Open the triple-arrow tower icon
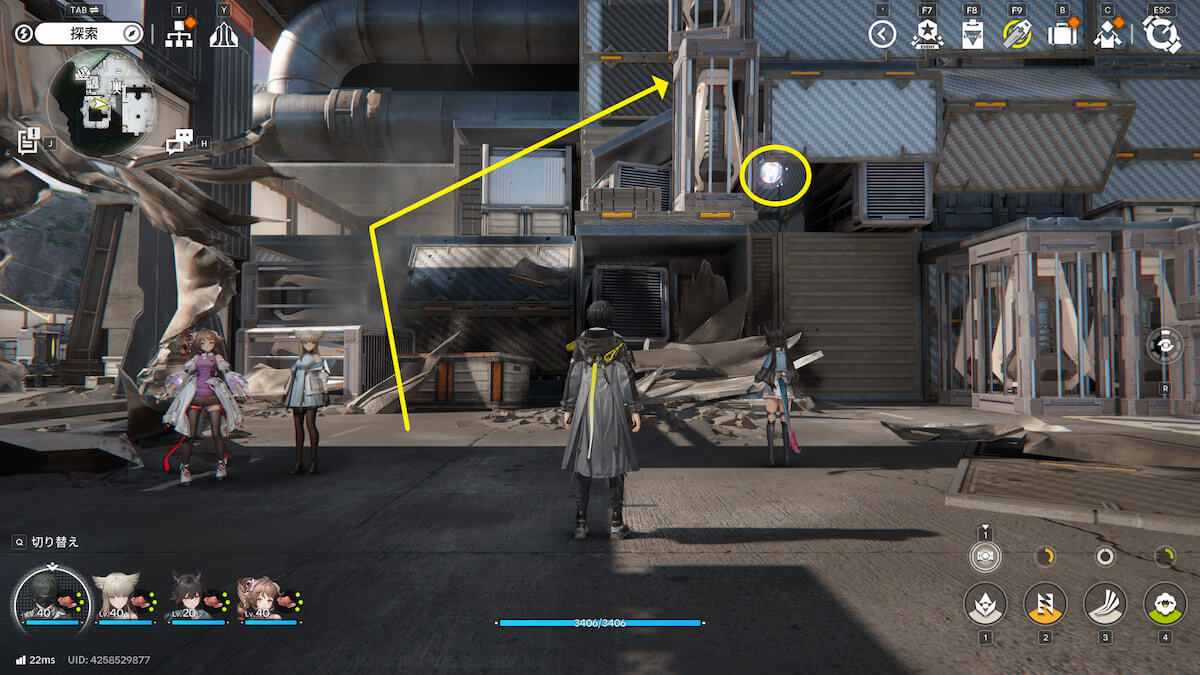This screenshot has width=1200, height=675. (224, 34)
